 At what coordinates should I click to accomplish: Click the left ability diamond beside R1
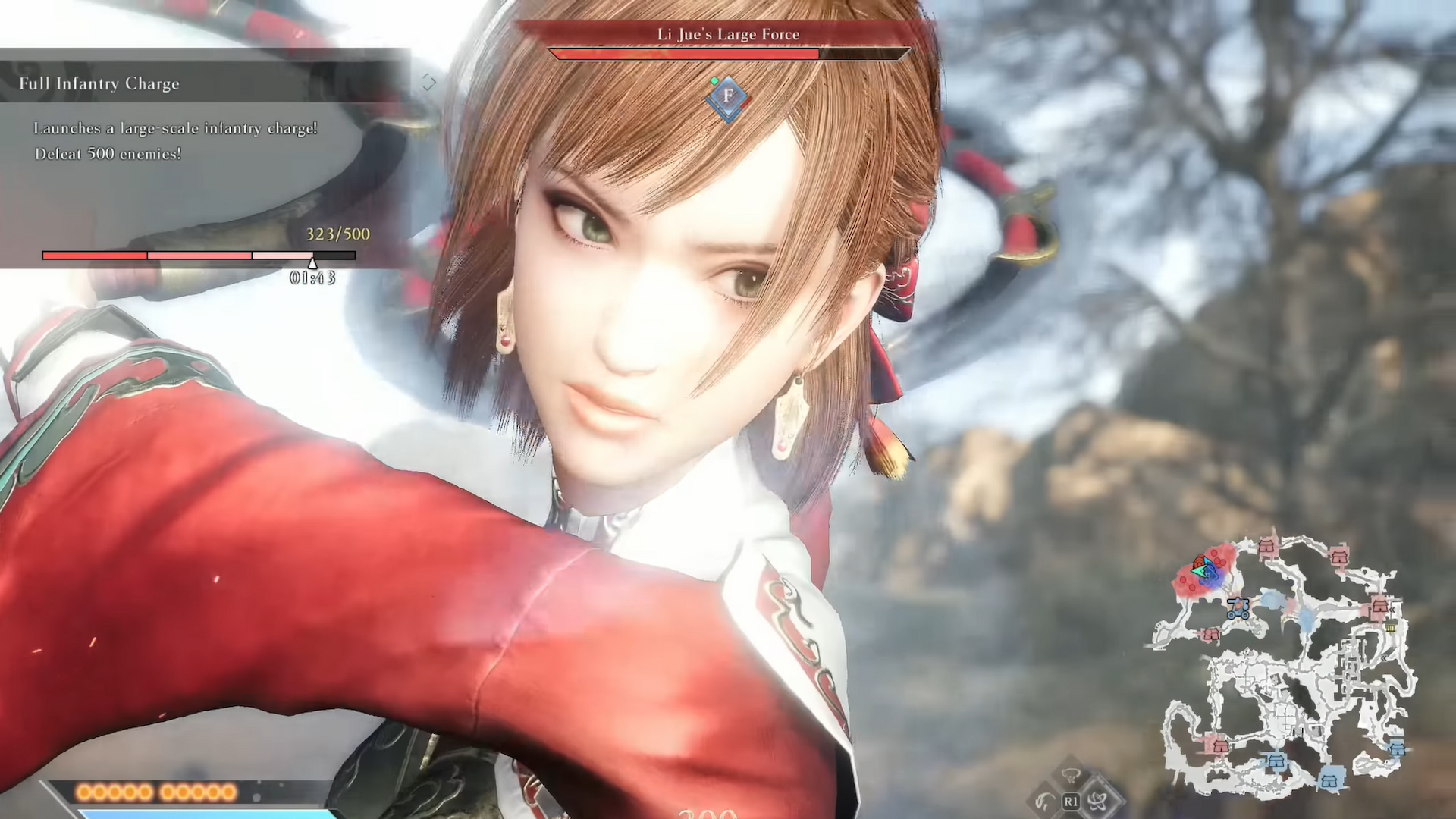pos(1043,802)
